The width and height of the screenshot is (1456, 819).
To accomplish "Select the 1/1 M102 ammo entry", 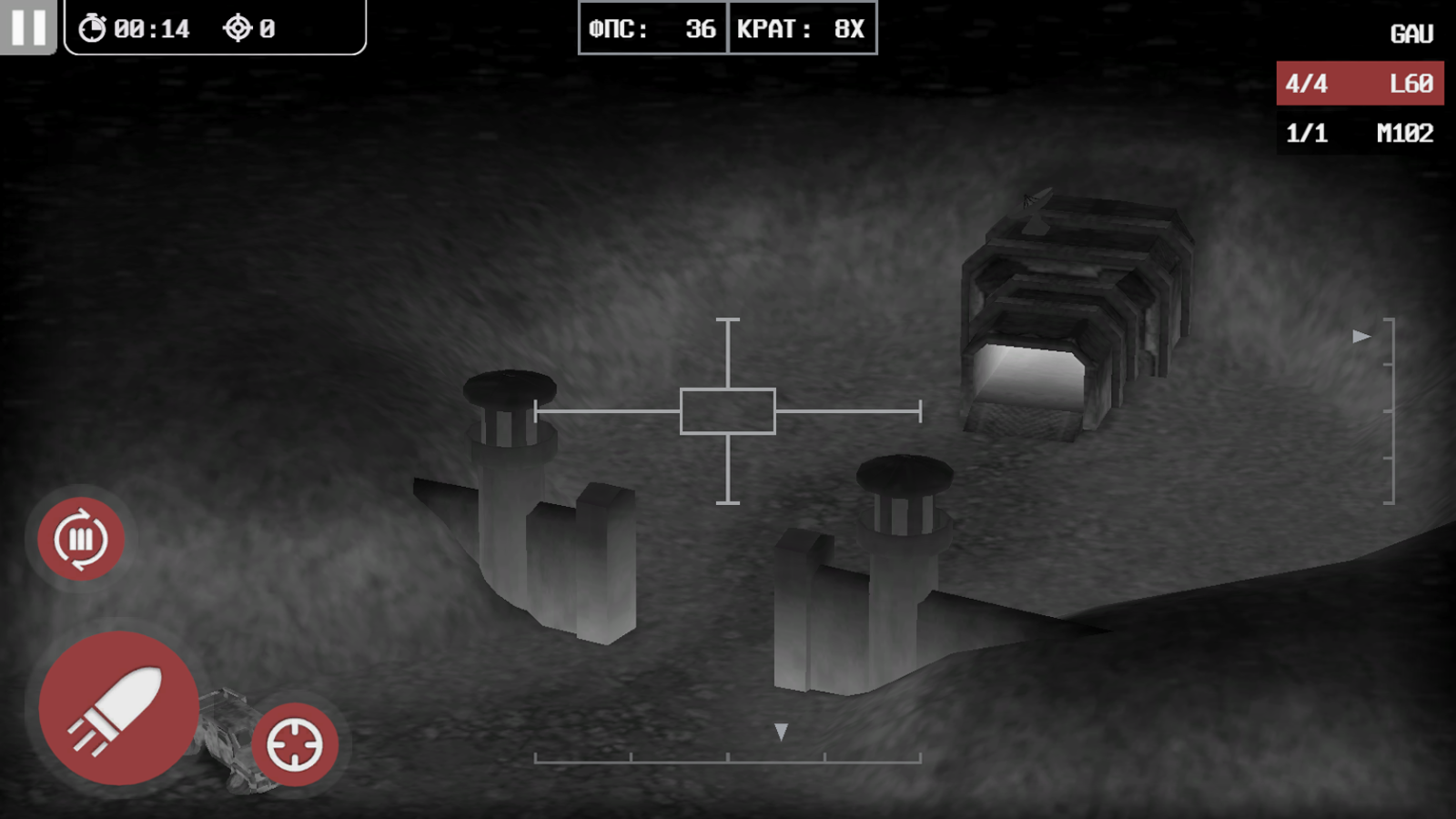I will coord(1307,133).
